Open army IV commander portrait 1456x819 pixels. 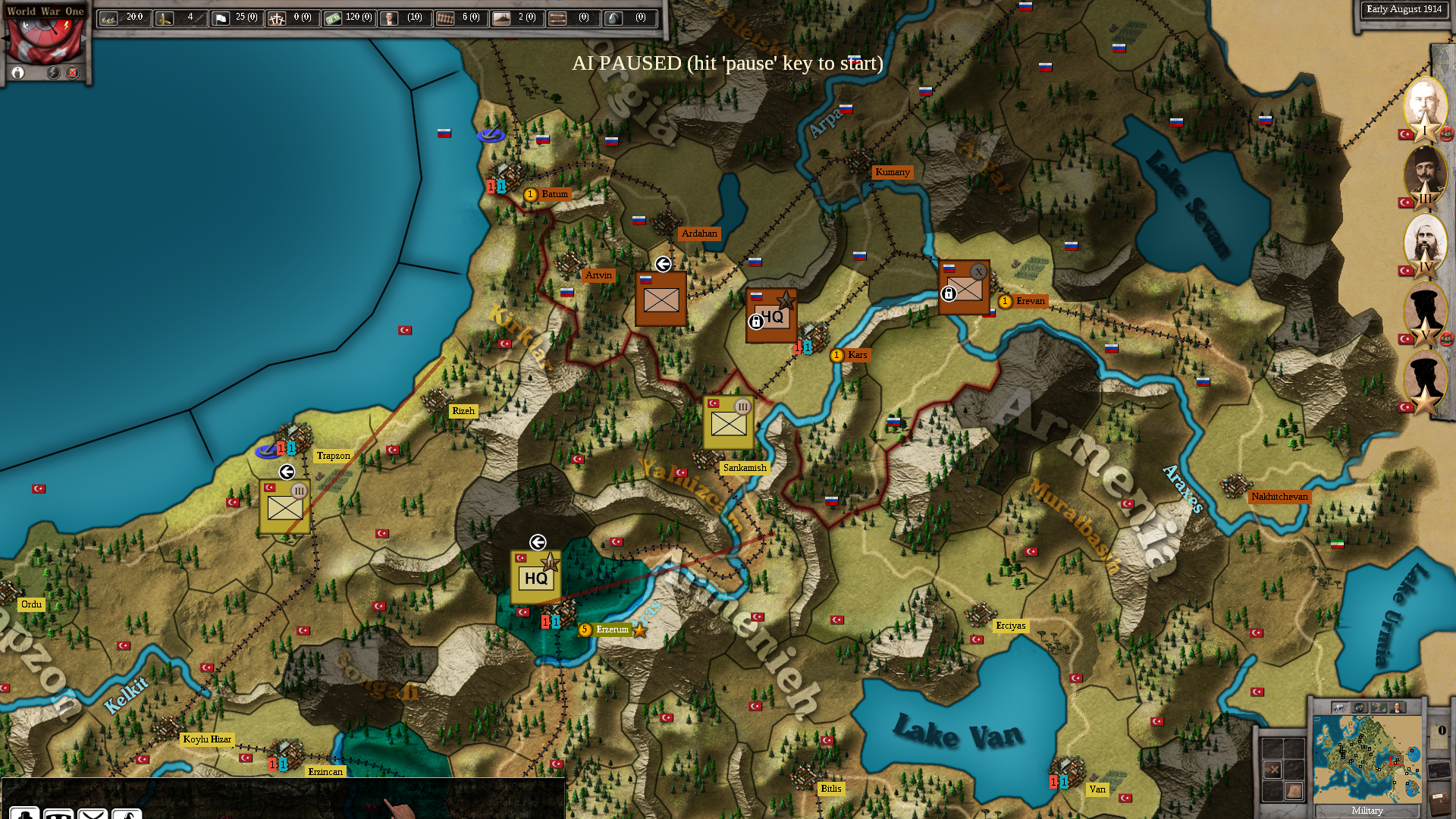[x=1424, y=244]
